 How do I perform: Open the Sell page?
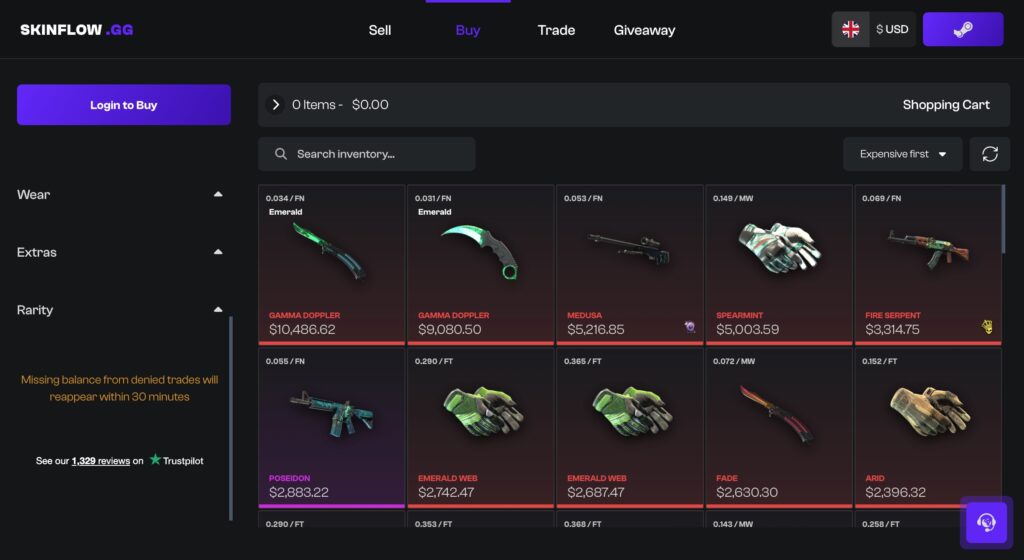point(380,30)
